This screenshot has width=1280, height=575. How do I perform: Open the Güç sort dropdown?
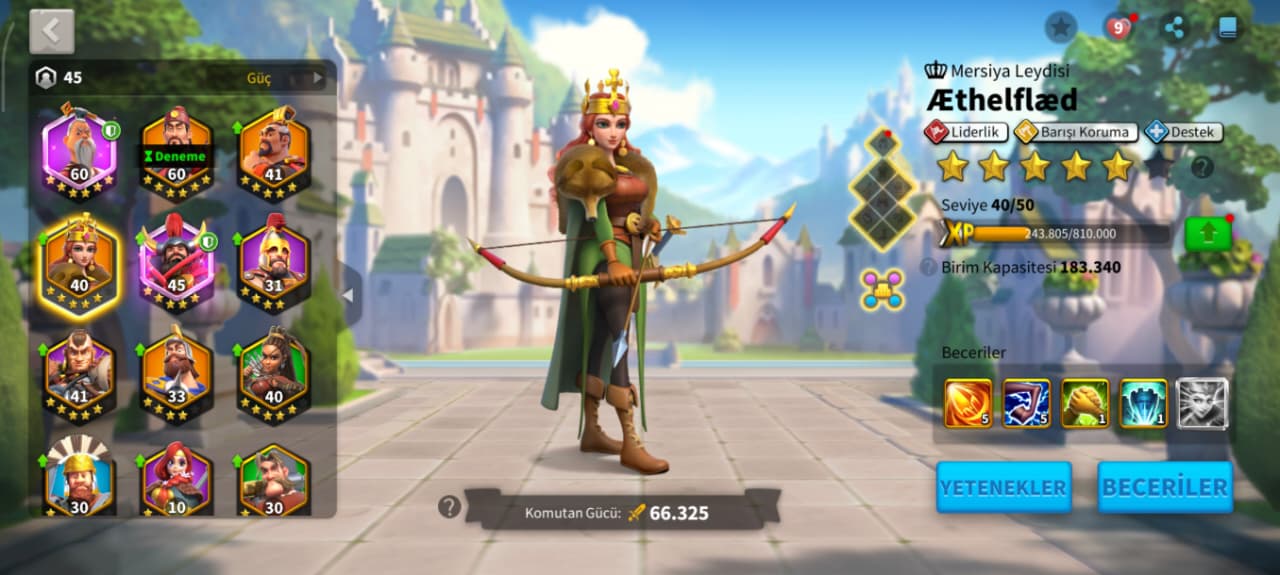285,78
